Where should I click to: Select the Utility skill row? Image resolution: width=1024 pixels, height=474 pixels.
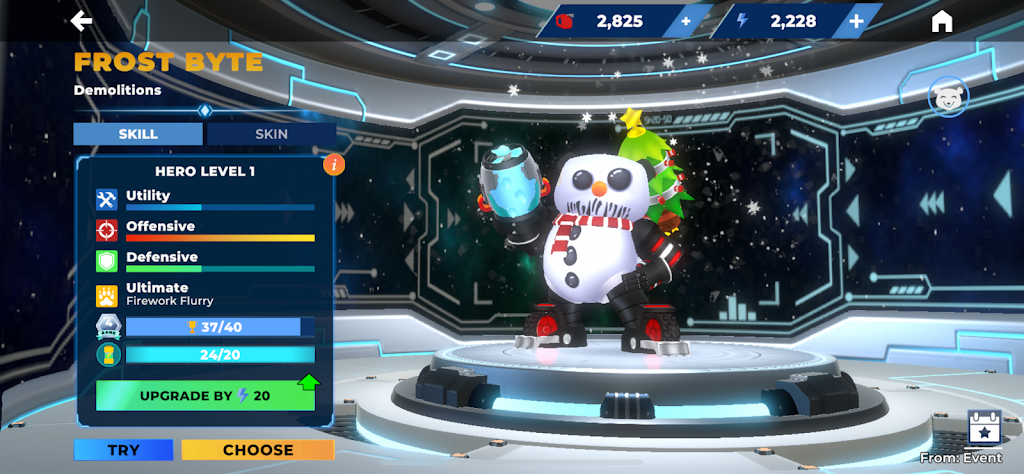click(x=205, y=199)
